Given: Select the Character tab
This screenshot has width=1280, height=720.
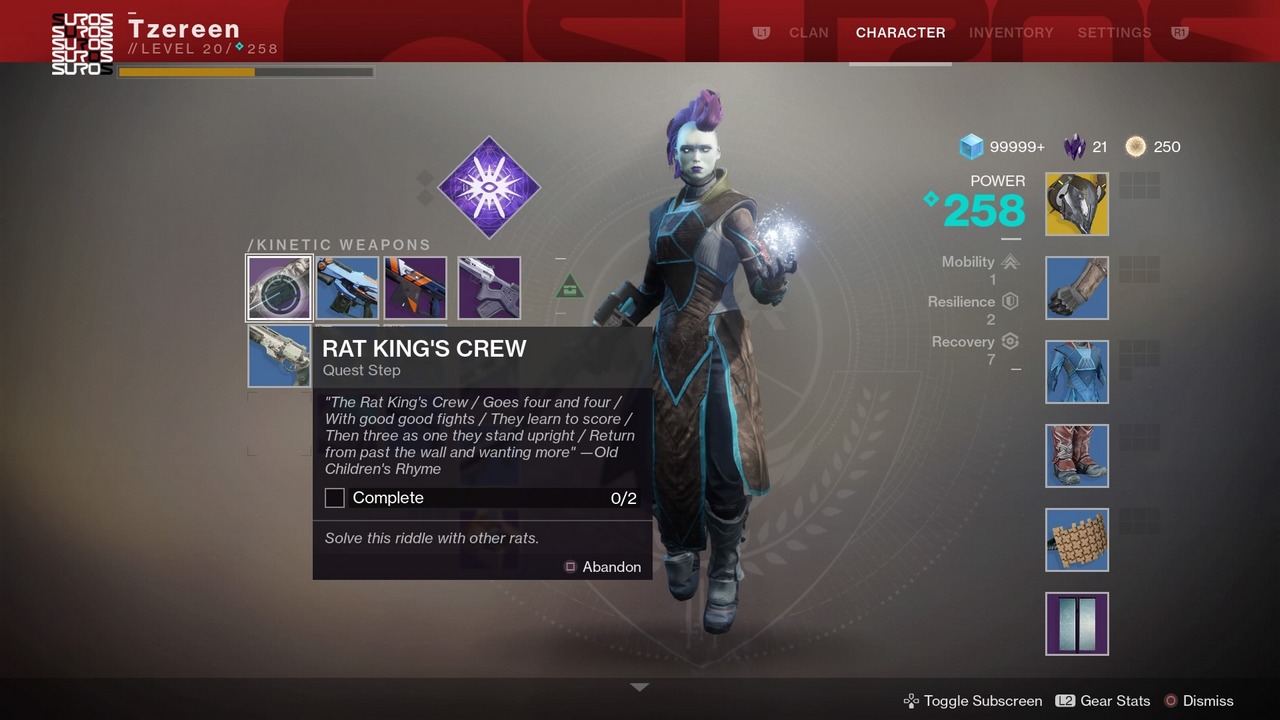Looking at the screenshot, I should 900,32.
